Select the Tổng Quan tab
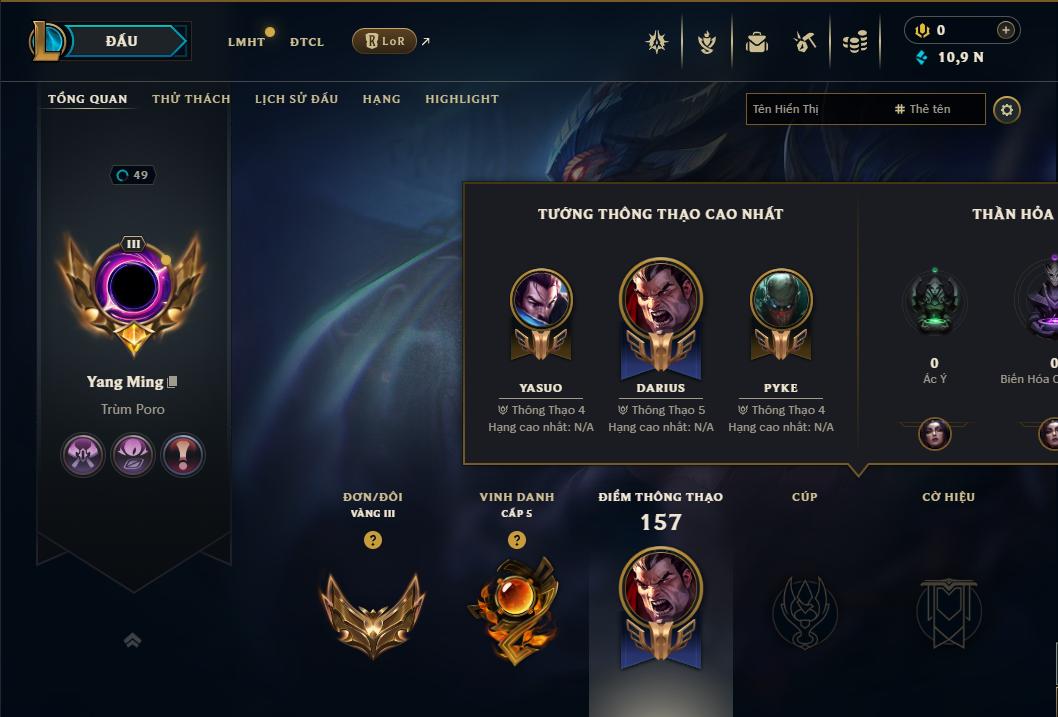Viewport: 1058px width, 717px height. click(x=88, y=99)
